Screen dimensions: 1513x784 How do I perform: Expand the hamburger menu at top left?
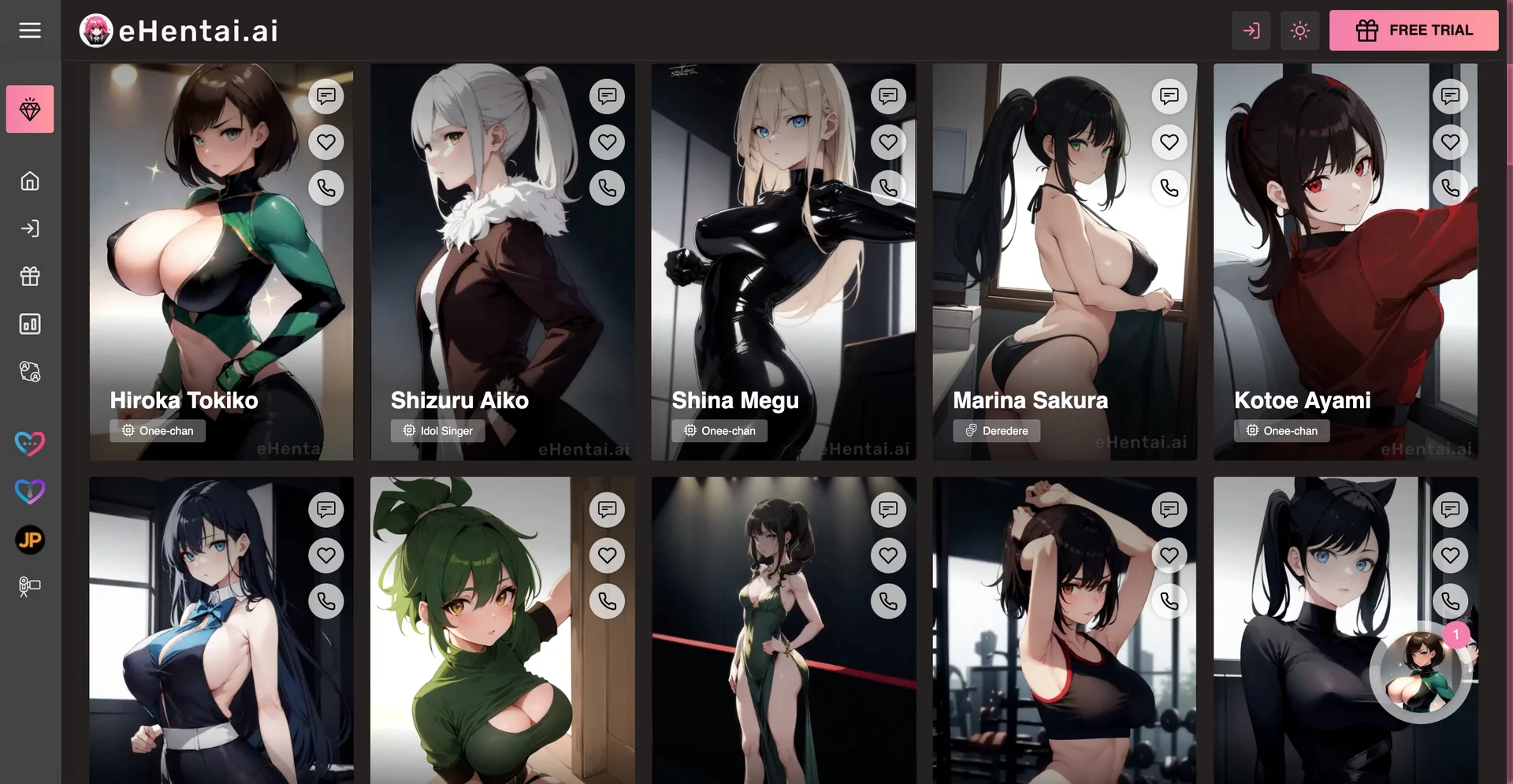[30, 30]
